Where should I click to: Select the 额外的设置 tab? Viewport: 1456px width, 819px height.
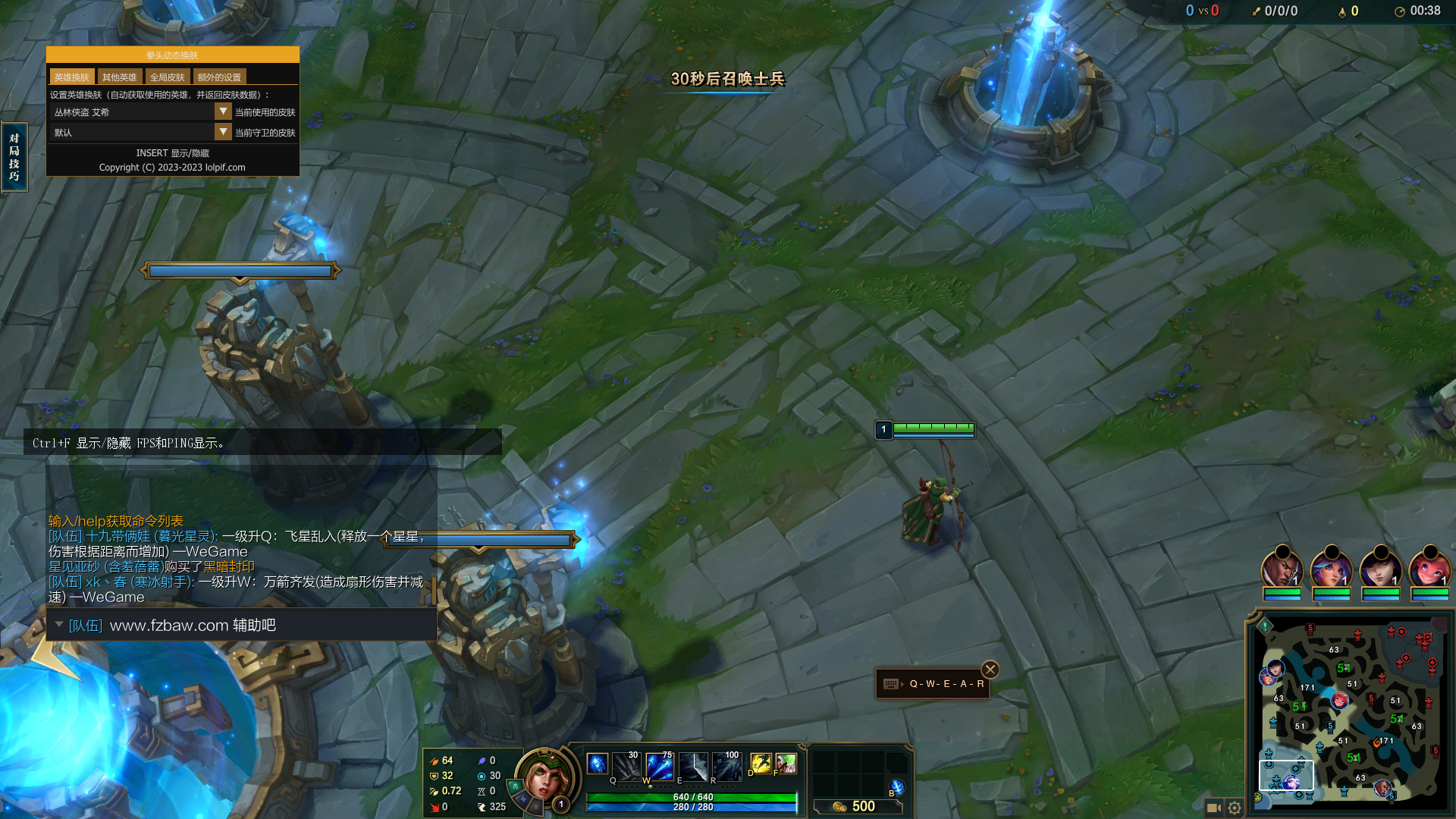[x=219, y=77]
